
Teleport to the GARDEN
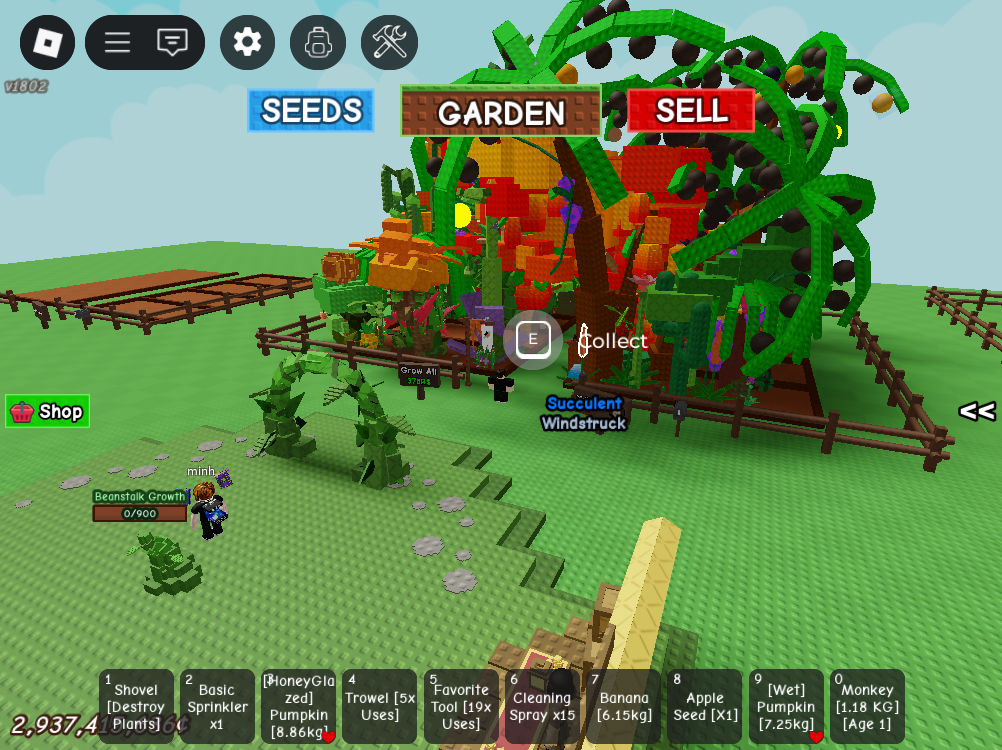[501, 112]
